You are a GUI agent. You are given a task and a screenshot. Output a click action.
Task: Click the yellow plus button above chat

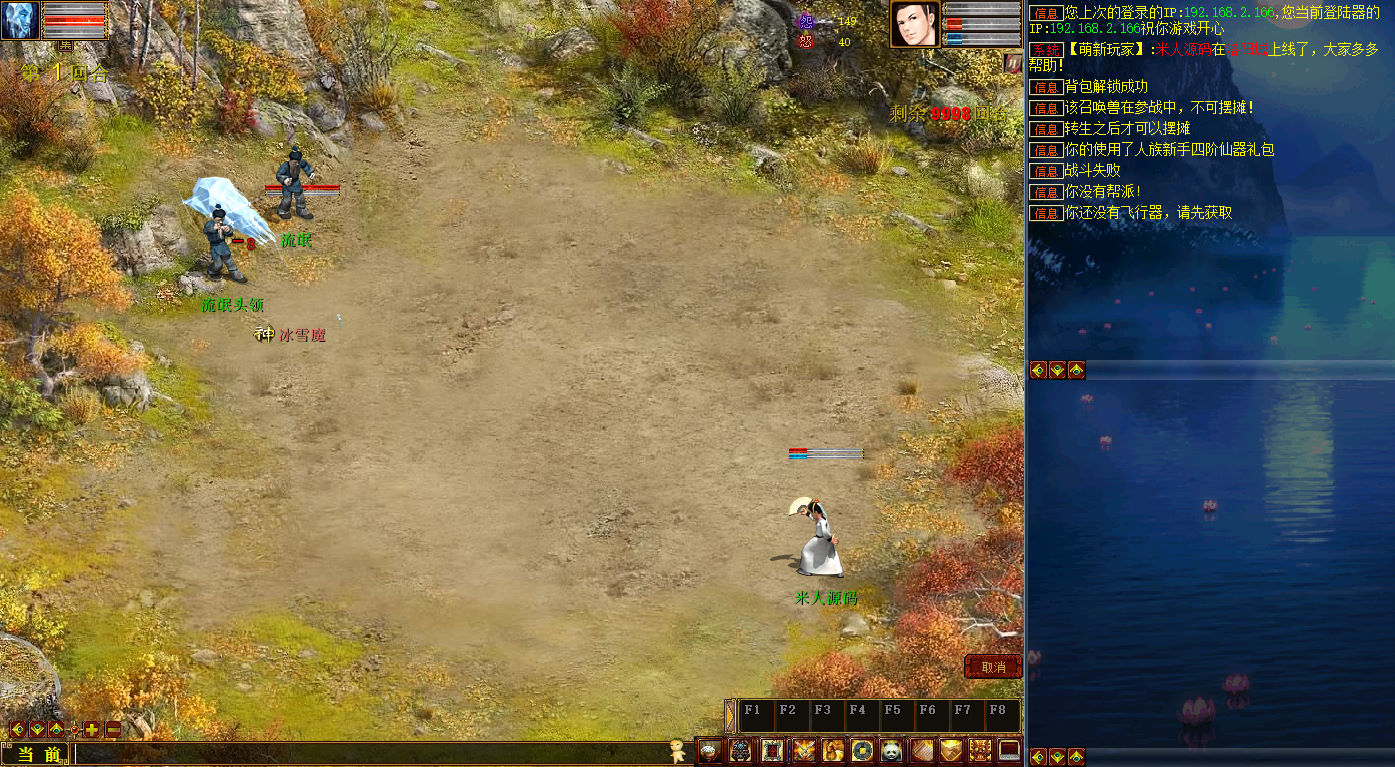click(x=92, y=729)
